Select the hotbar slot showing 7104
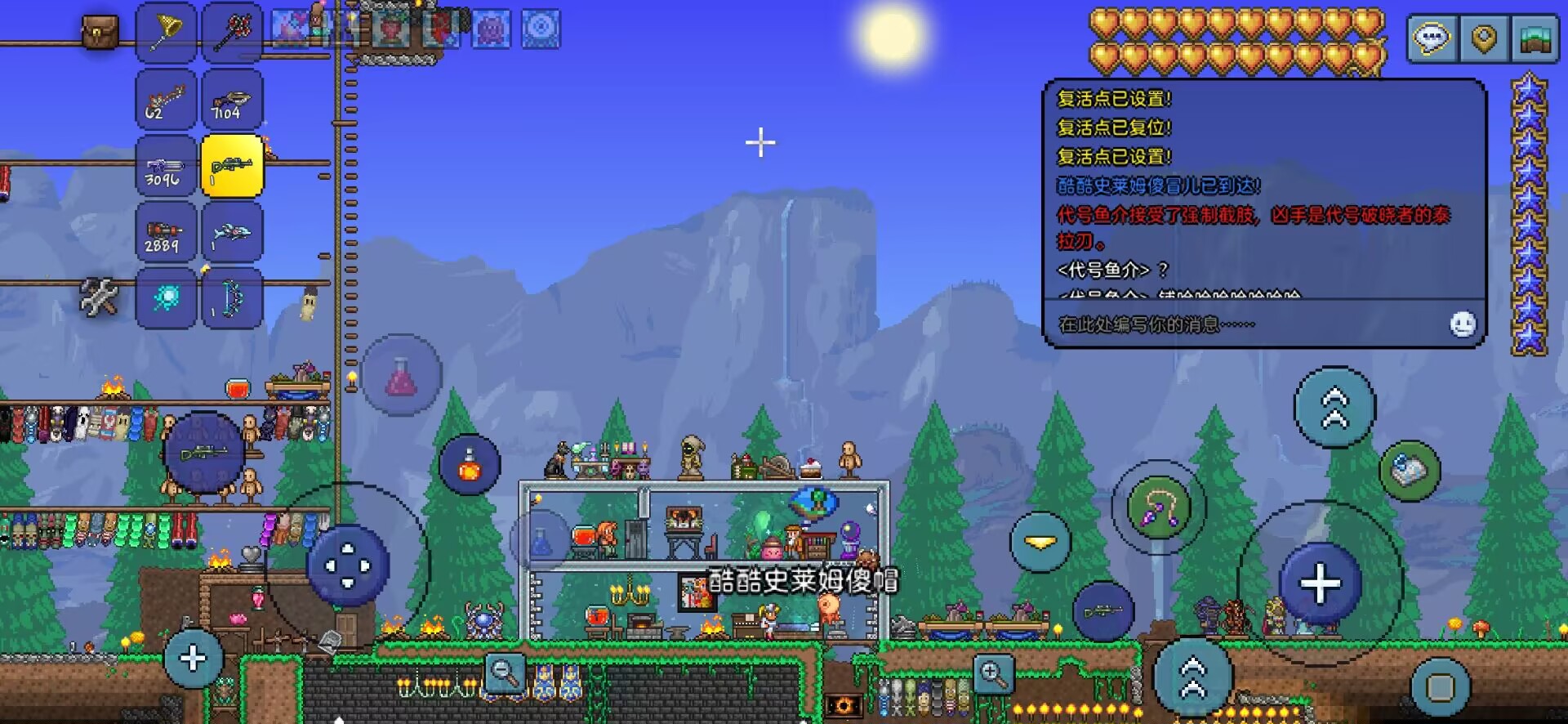This screenshot has width=1568, height=724. pos(232,100)
